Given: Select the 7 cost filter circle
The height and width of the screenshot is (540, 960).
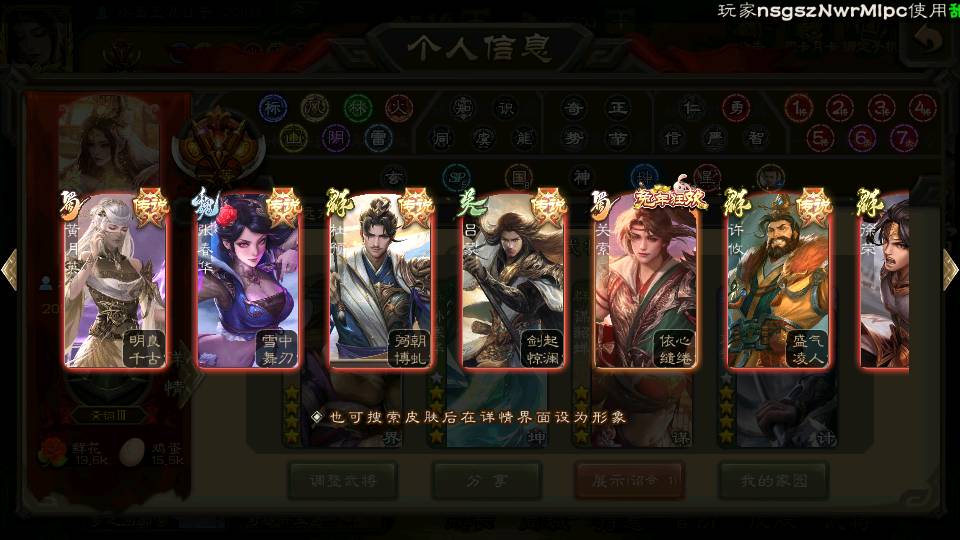Looking at the screenshot, I should pyautogui.click(x=903, y=137).
